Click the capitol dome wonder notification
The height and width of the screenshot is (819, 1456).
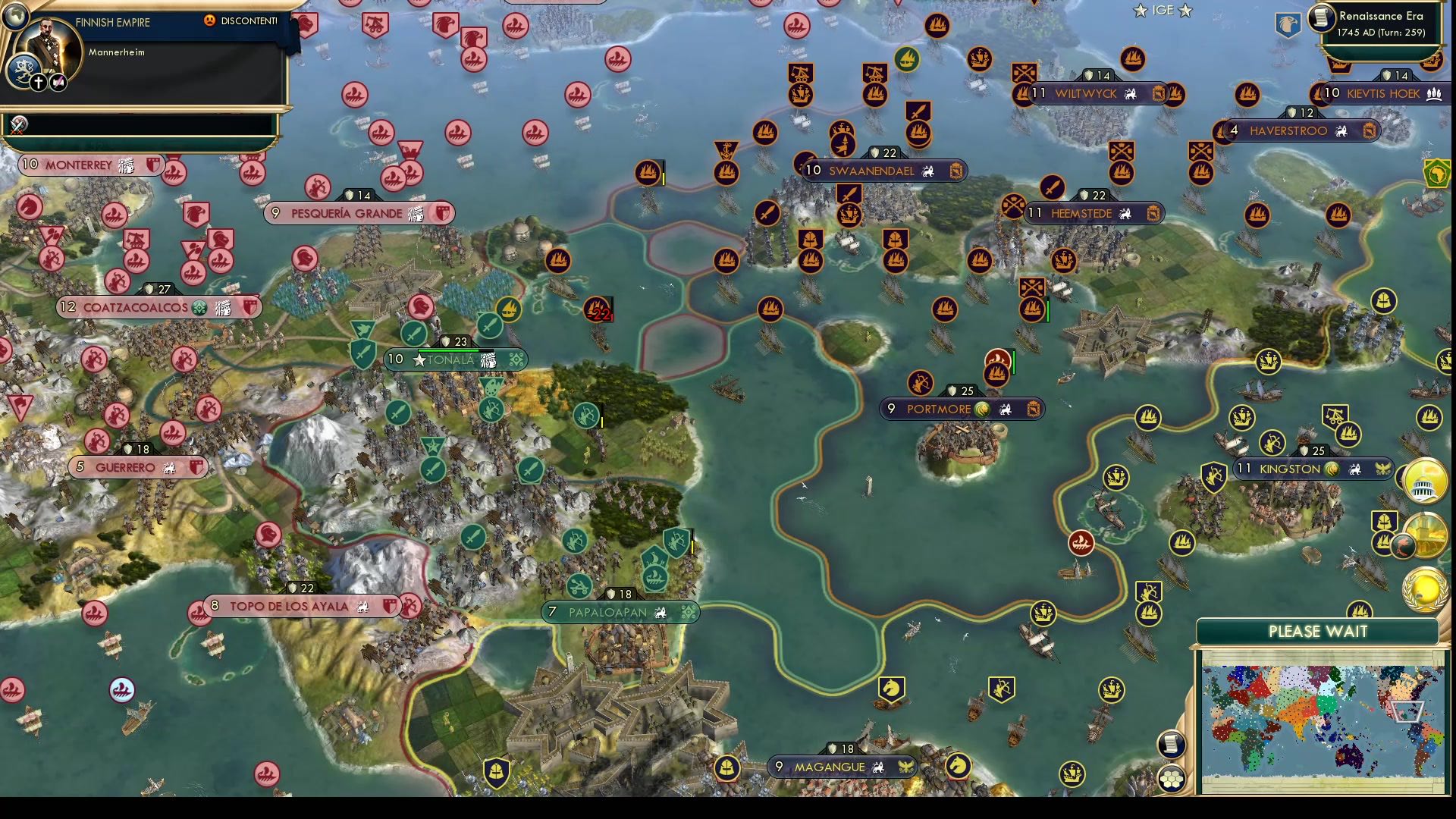pos(1424,483)
